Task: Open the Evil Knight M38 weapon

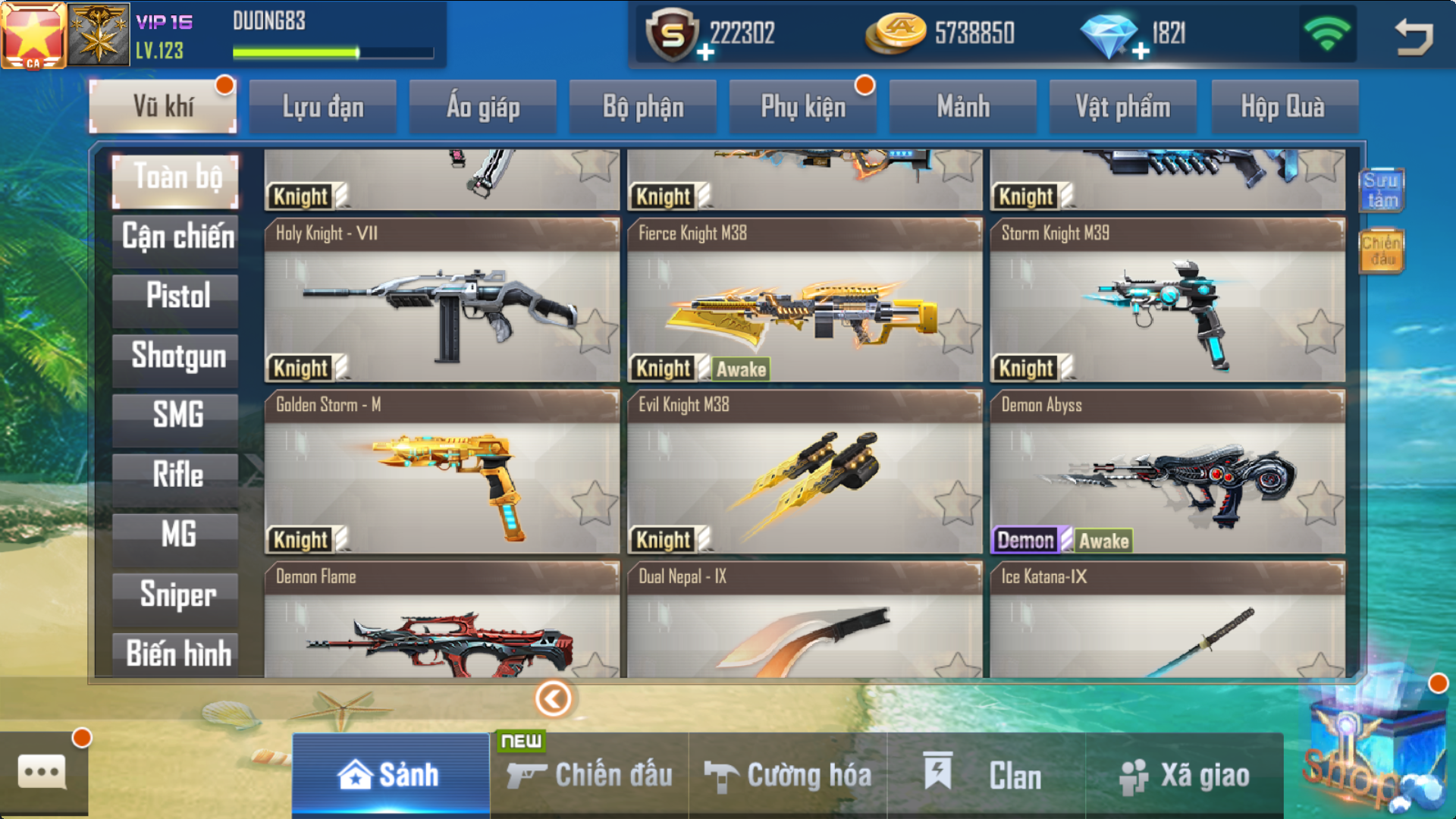Action: [x=804, y=474]
